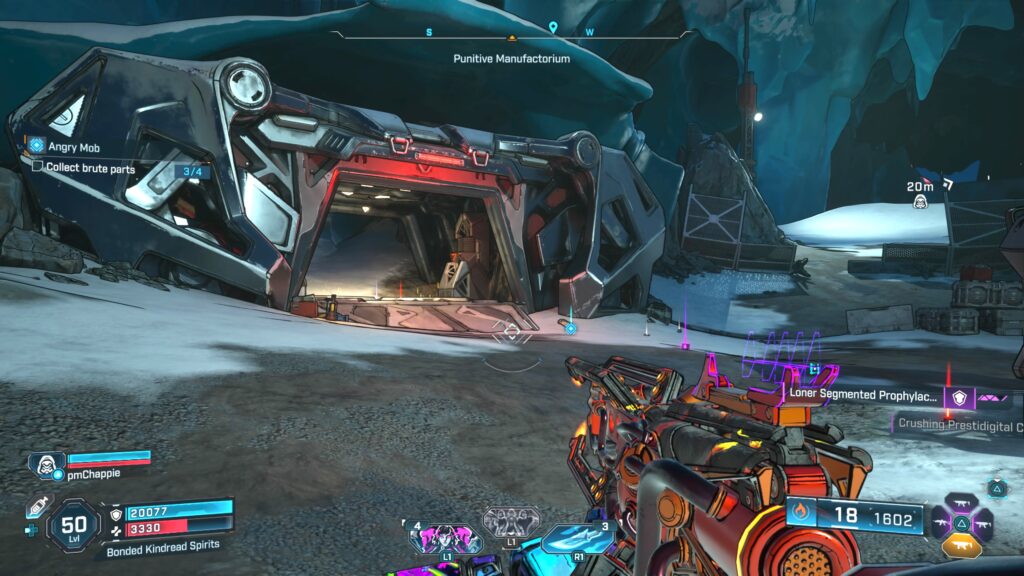Click the pmChappie teammate portrait
Image resolution: width=1024 pixels, height=576 pixels.
[x=46, y=463]
